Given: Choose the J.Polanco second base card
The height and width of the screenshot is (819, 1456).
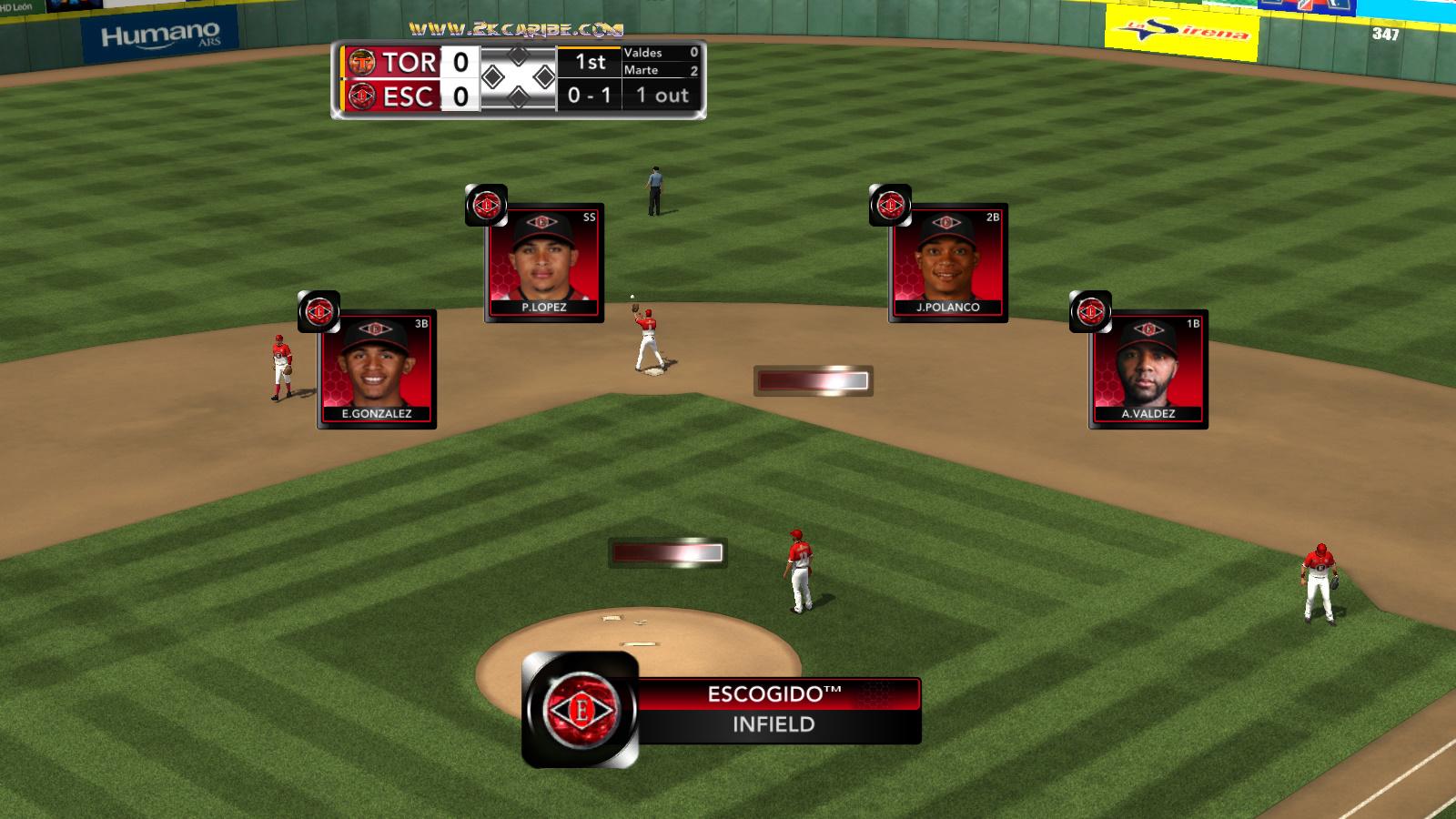Looking at the screenshot, I should (x=947, y=263).
